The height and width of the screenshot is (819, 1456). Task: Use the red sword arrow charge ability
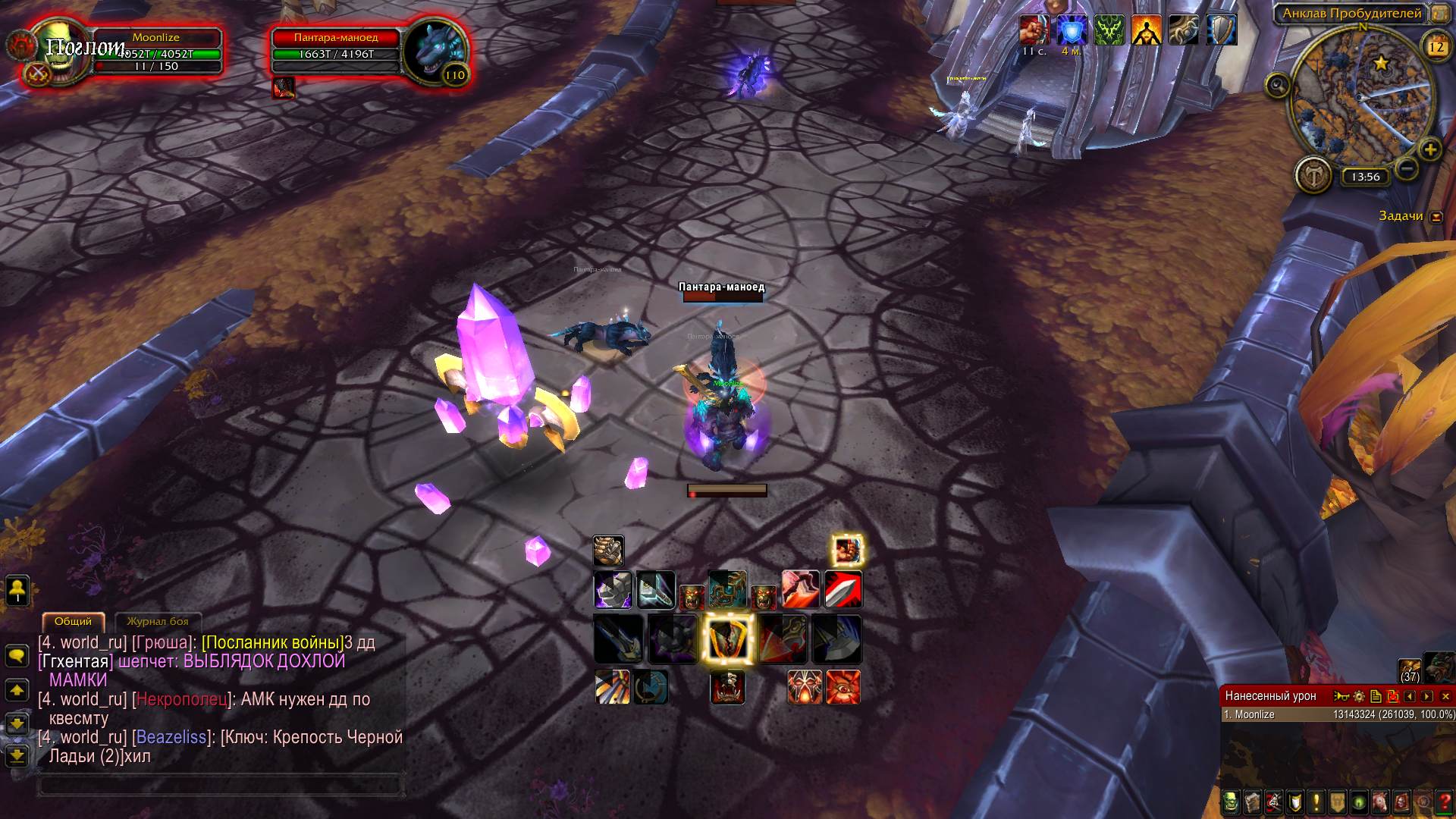(843, 589)
